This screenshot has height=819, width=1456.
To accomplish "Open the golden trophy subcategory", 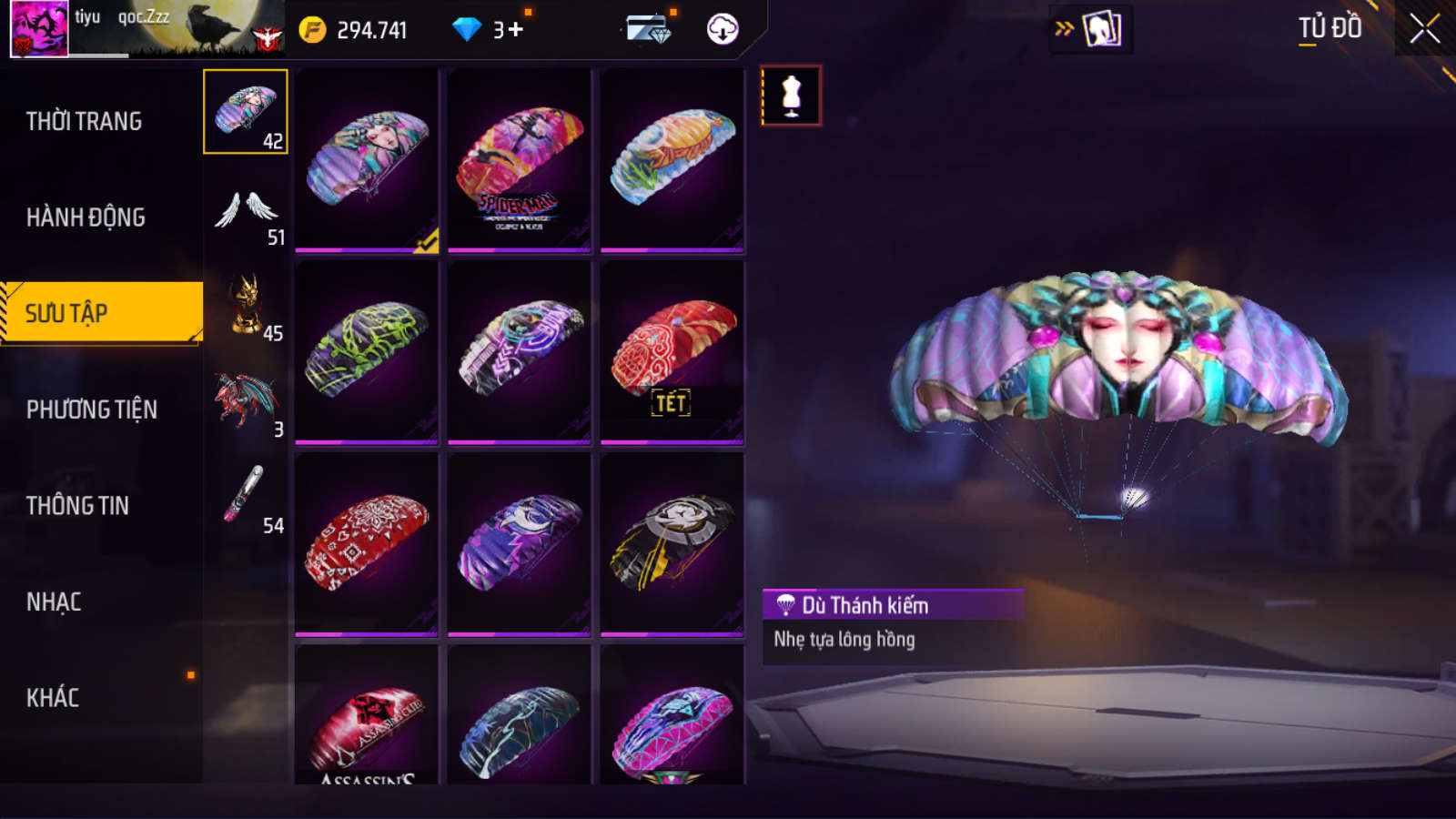I will [x=246, y=307].
